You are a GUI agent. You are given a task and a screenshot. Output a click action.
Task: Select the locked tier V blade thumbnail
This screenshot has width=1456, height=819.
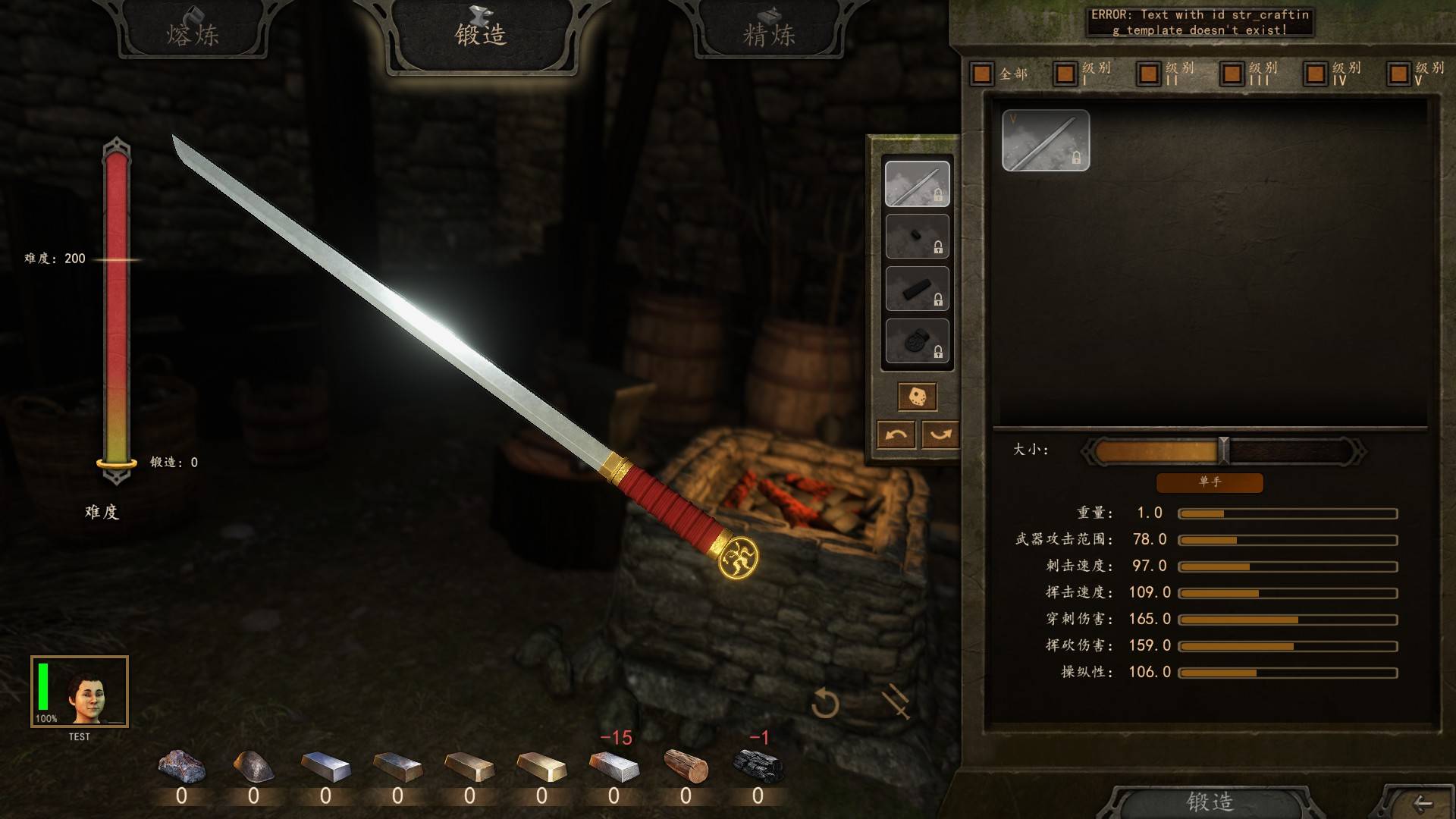[1045, 140]
